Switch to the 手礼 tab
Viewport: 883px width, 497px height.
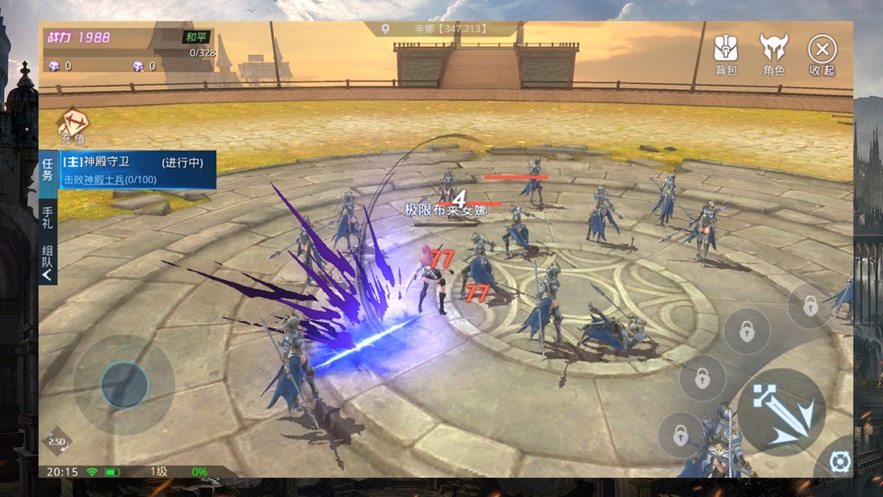(48, 217)
